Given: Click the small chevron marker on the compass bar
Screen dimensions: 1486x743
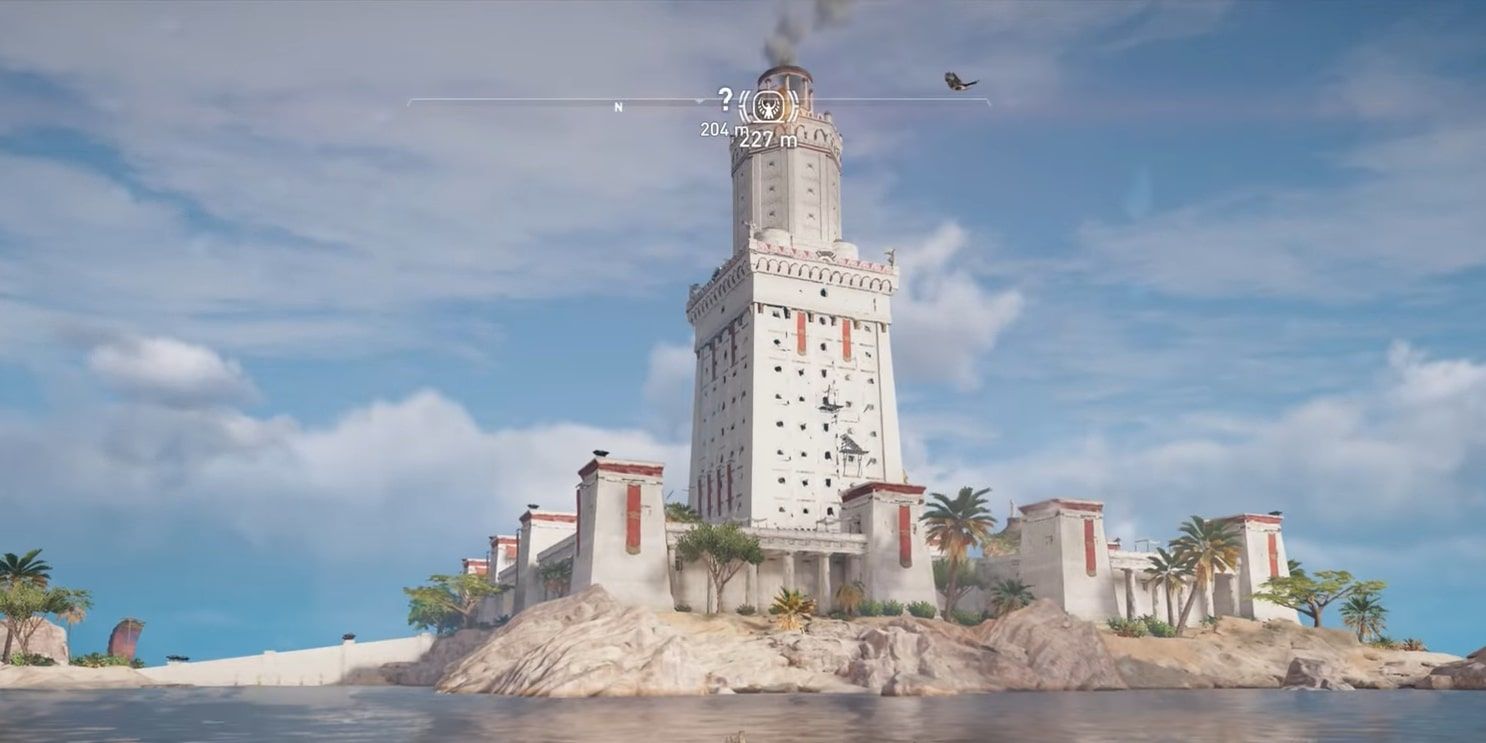Looking at the screenshot, I should tap(700, 101).
